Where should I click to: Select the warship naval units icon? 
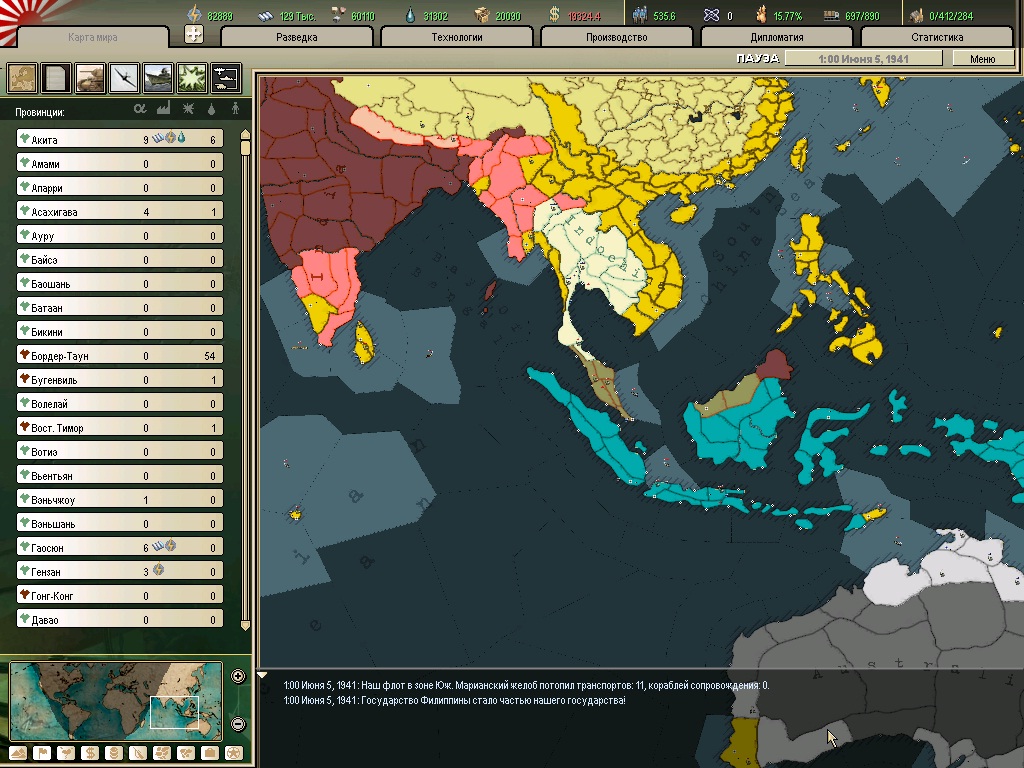pyautogui.click(x=158, y=77)
